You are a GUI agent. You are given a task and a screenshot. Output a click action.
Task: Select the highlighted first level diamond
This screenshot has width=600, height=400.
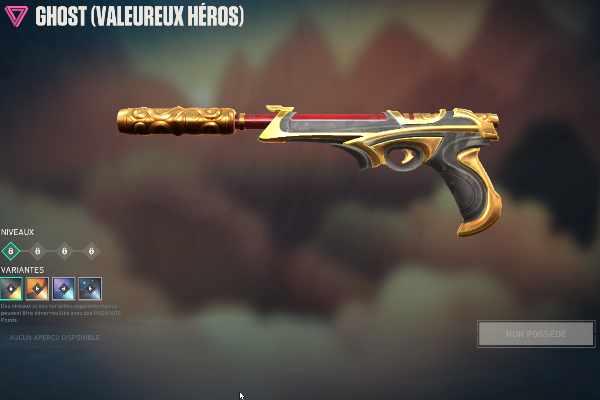click(x=11, y=251)
